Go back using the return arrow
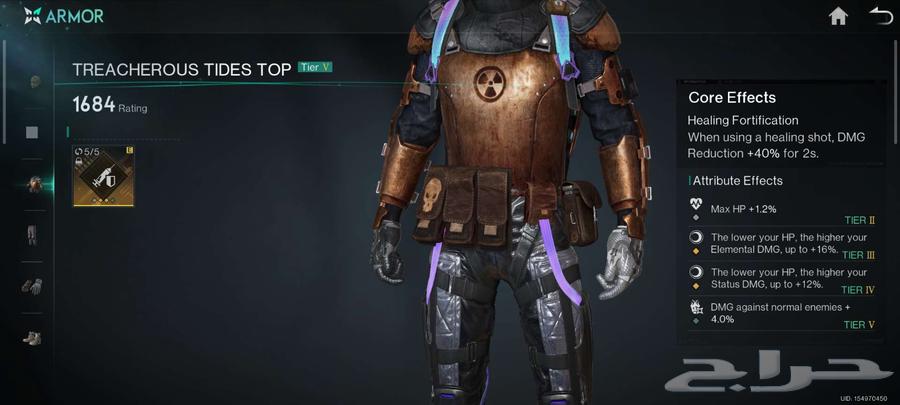This screenshot has height=405, width=900. (880, 16)
